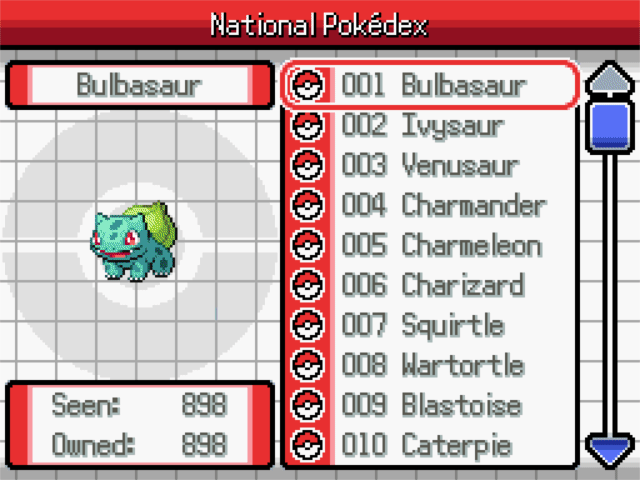This screenshot has width=640, height=480.
Task: Select the 003 Venusaur entry
Action: click(x=432, y=165)
